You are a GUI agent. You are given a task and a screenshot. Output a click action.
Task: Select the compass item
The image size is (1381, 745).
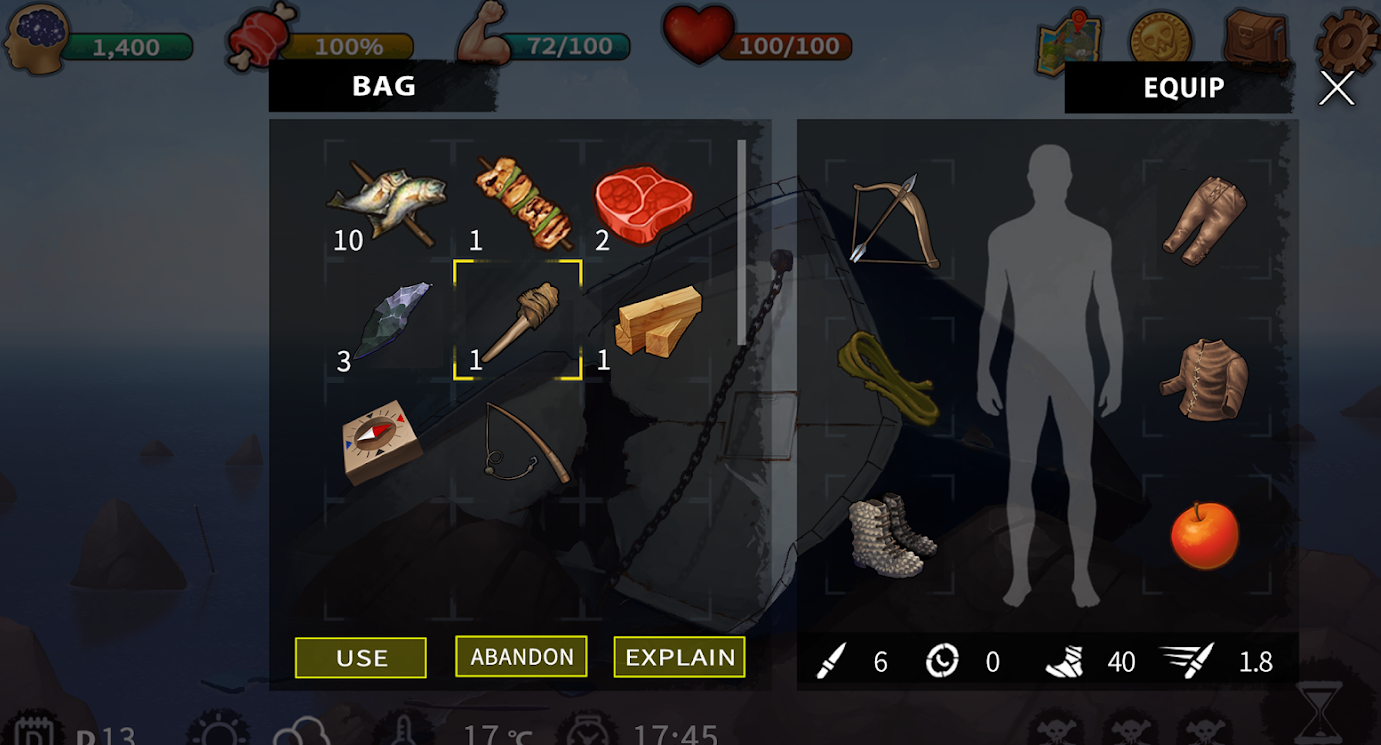(x=381, y=441)
